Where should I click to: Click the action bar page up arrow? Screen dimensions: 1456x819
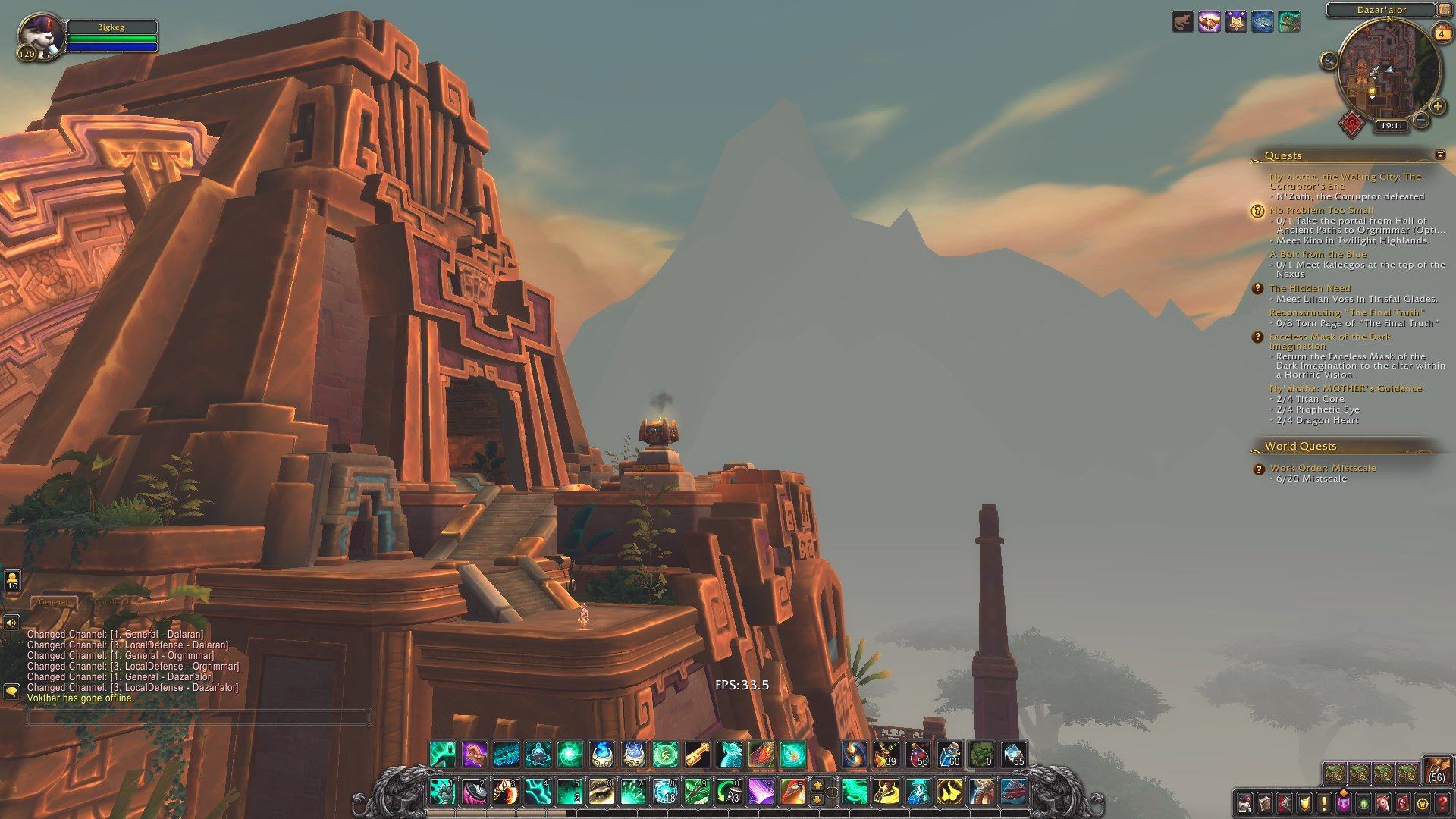point(817,786)
